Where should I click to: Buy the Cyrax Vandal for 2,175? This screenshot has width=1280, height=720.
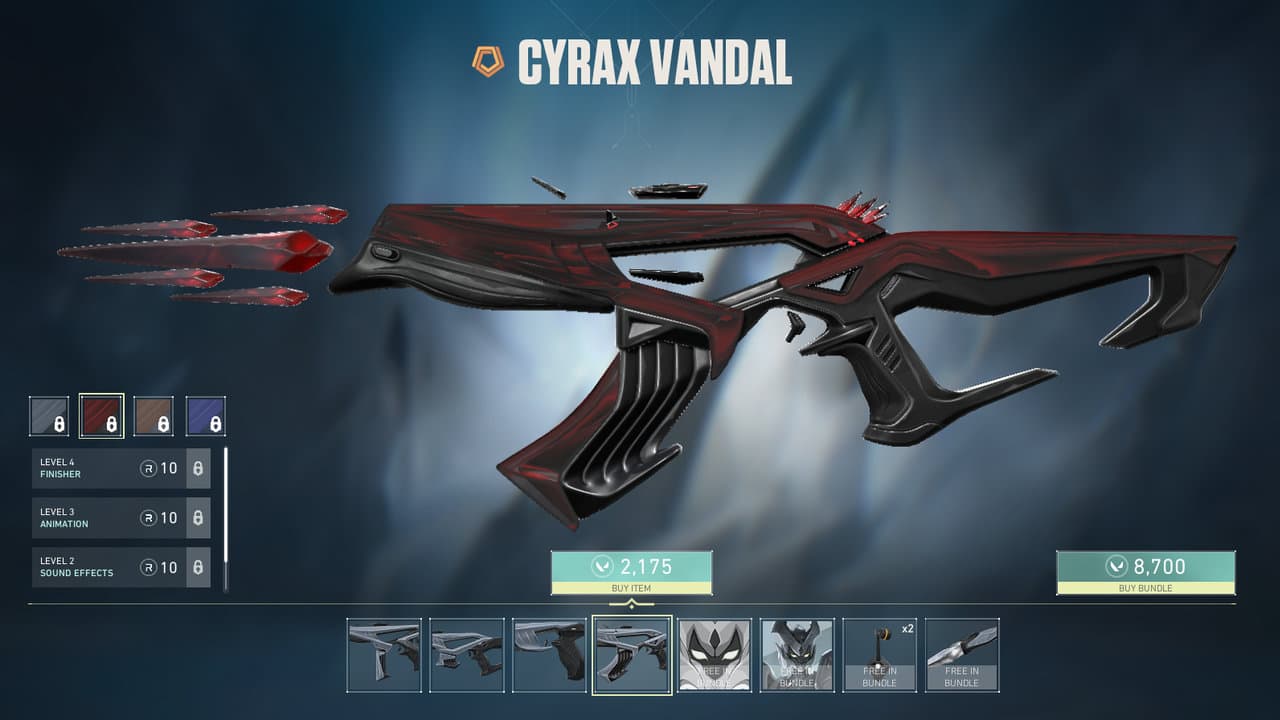click(x=631, y=572)
